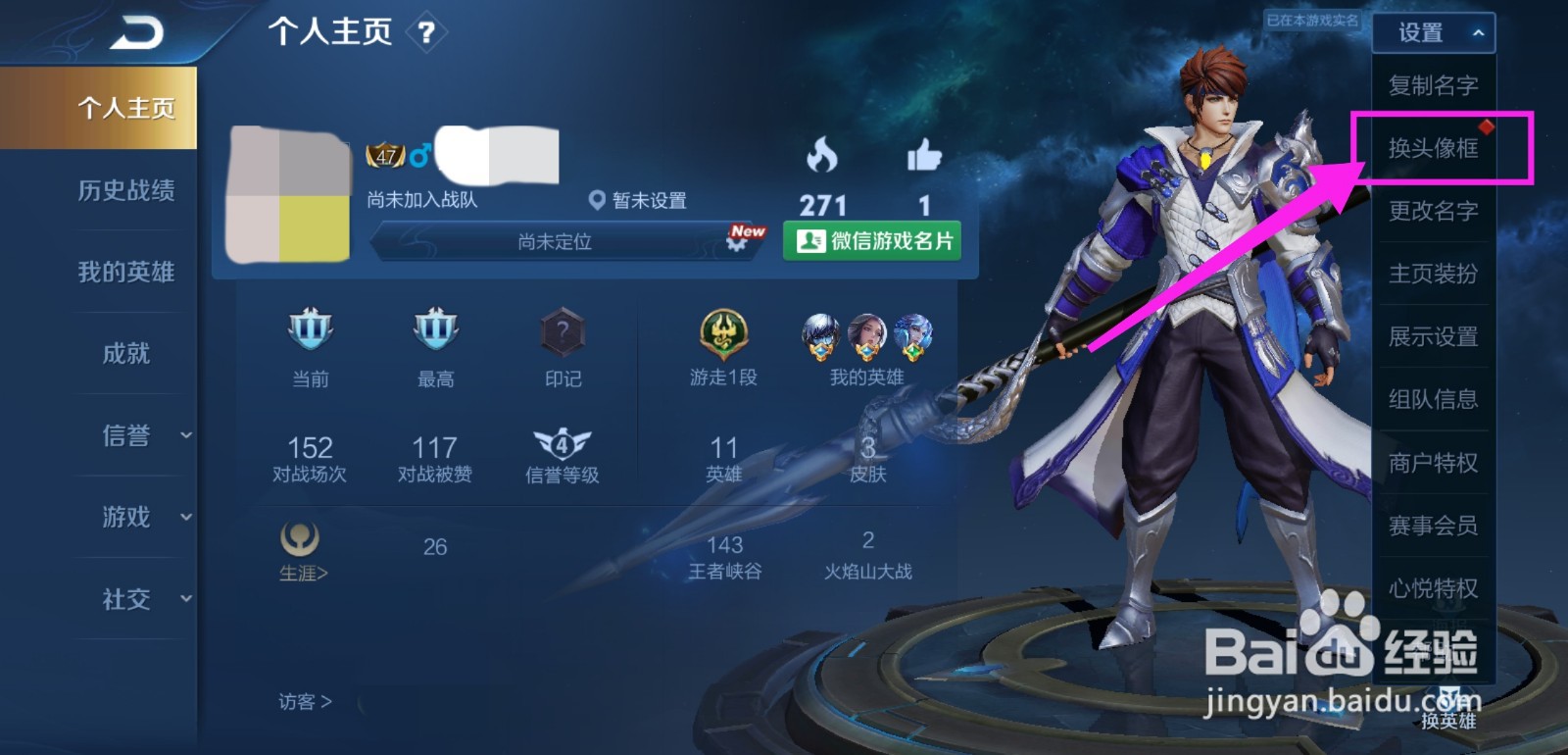Image resolution: width=1568 pixels, height=755 pixels.
Task: Click the help question mark beside 个人主页 title
Action: [x=425, y=32]
